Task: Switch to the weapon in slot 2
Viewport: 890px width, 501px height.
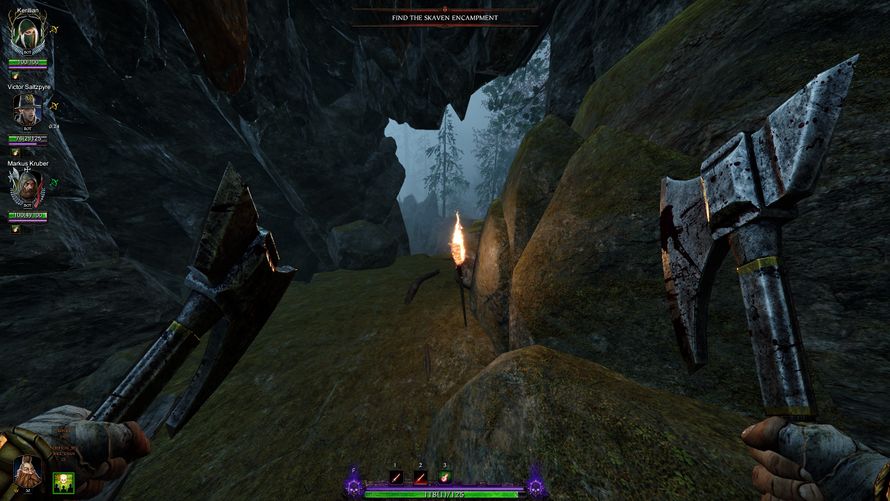Action: click(420, 477)
